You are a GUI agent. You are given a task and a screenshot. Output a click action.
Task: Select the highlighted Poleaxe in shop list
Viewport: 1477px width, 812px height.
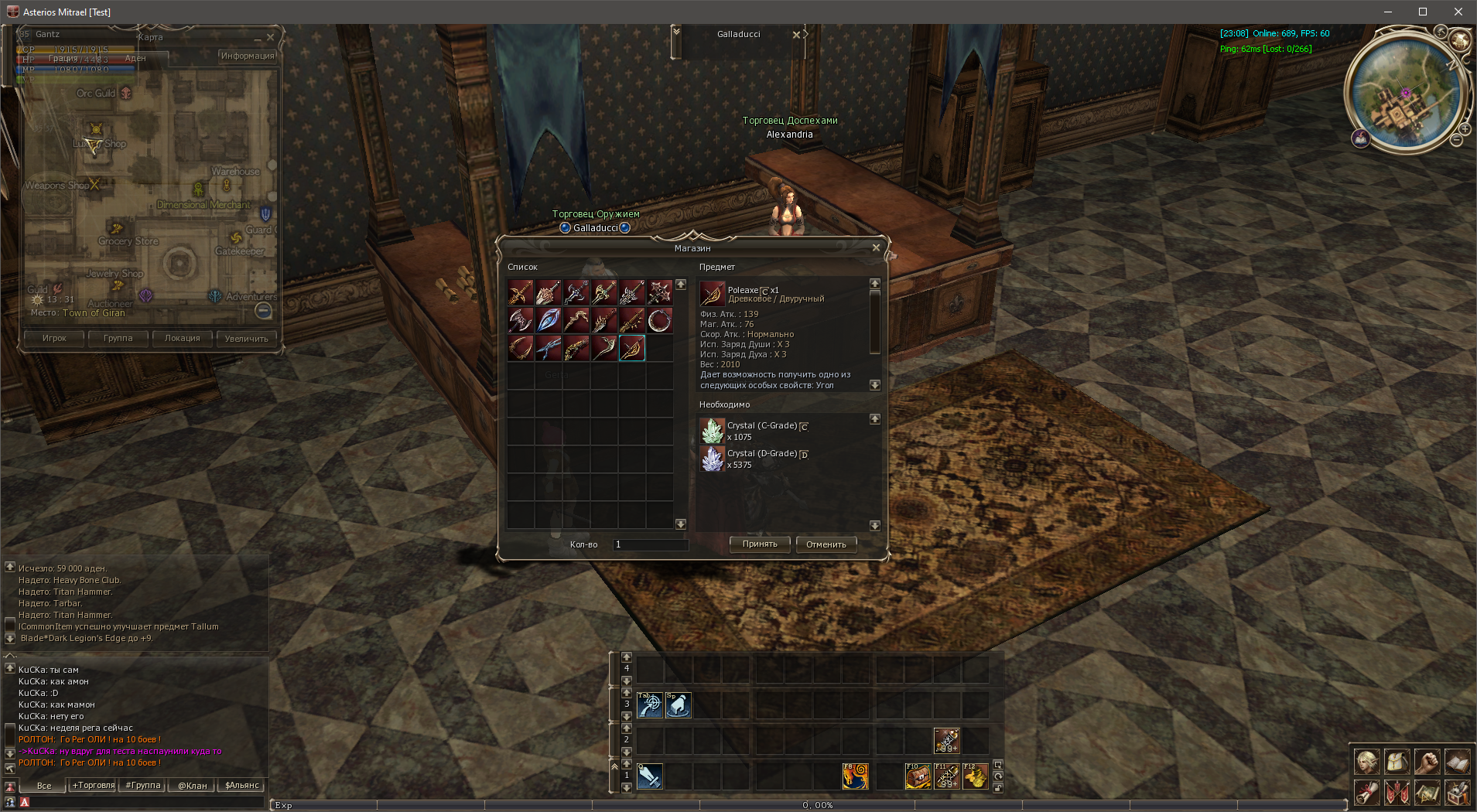[632, 348]
